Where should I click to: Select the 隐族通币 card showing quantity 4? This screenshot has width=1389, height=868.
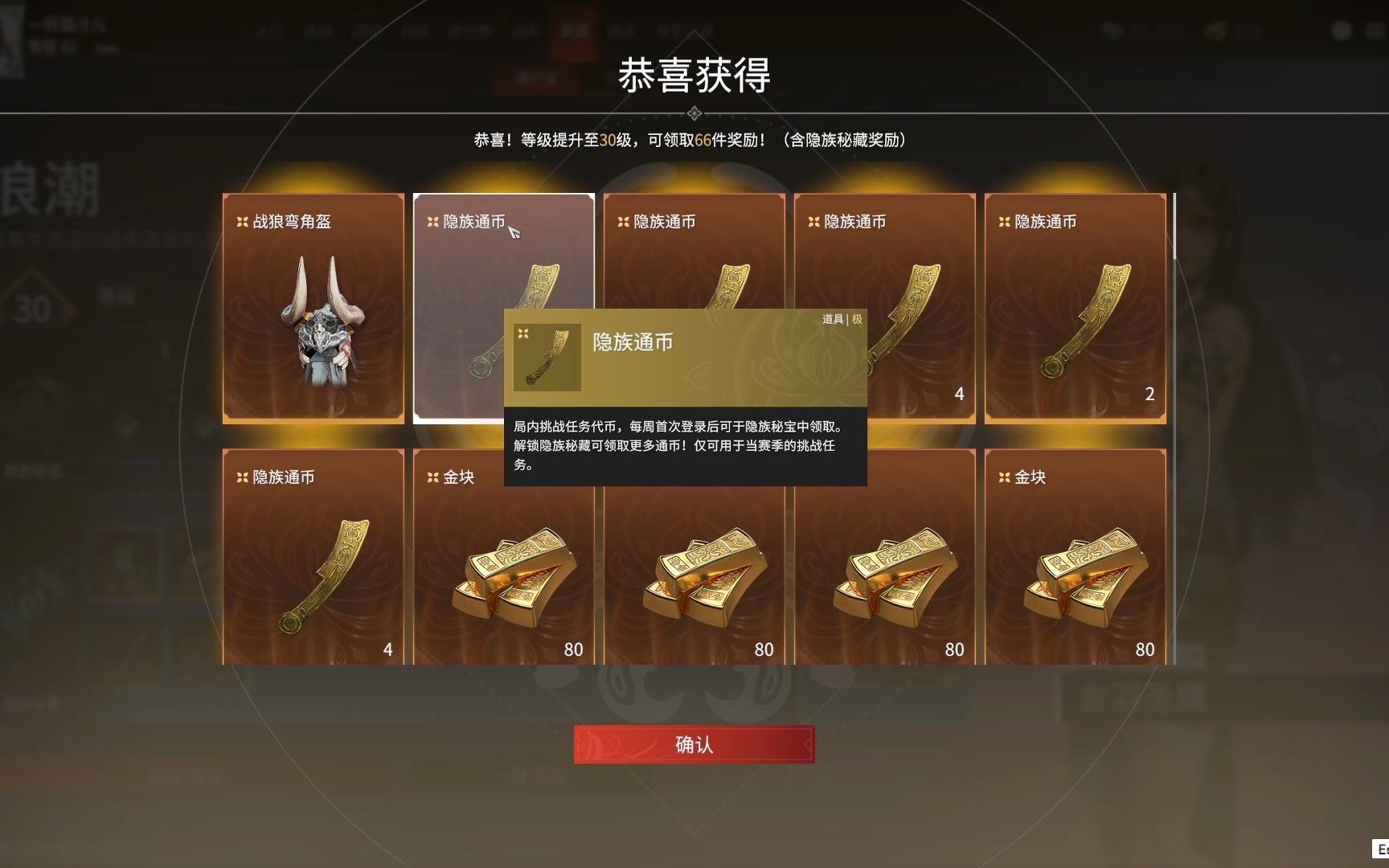884,305
